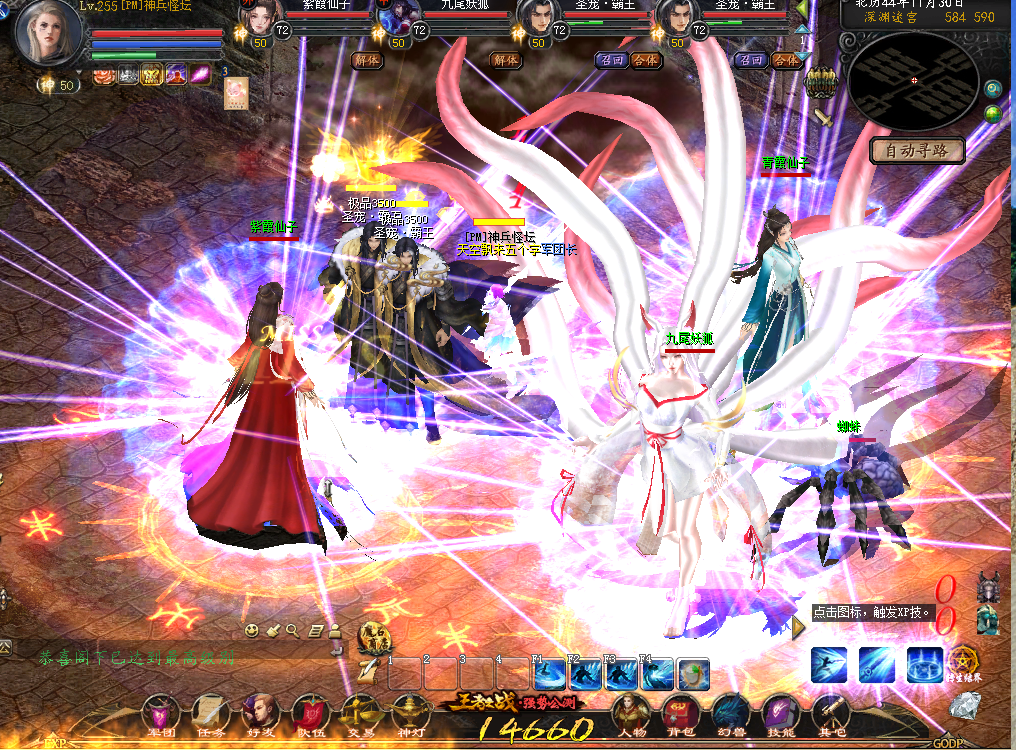Open the 队伍 team panel
1016x750 pixels.
click(x=311, y=714)
